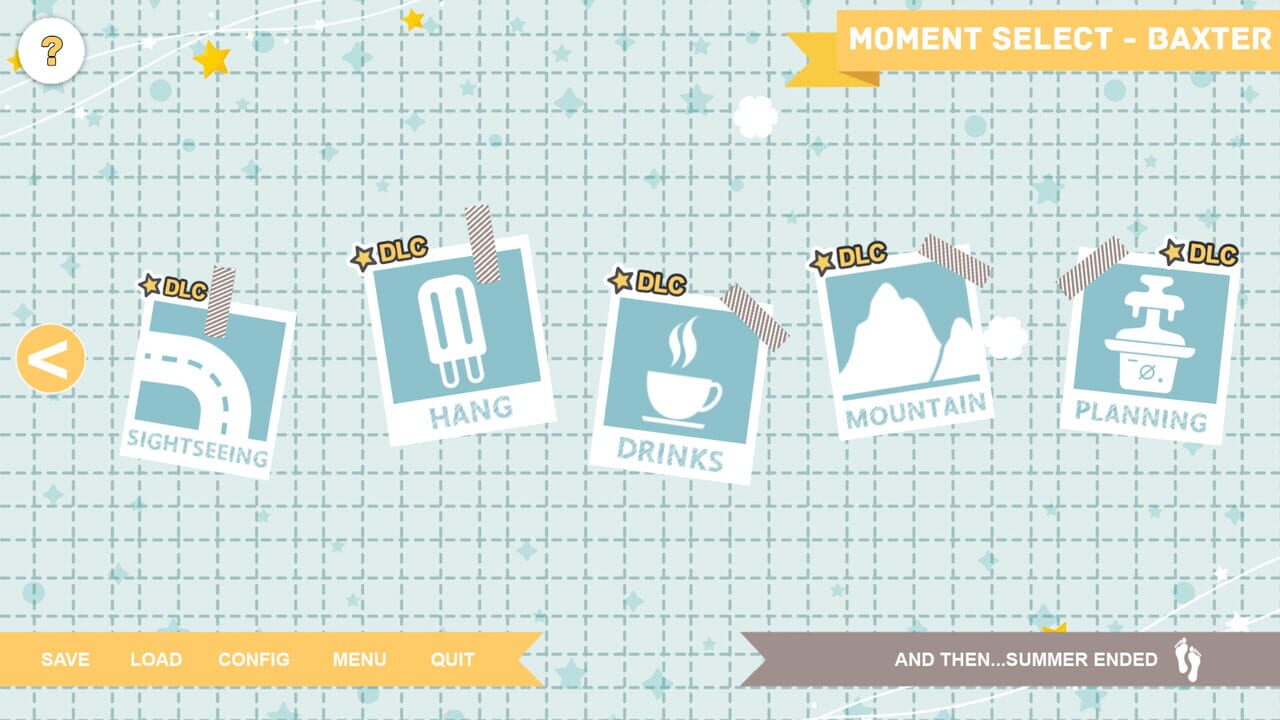
Task: Select QUIT from the bottom bar
Action: 453,659
